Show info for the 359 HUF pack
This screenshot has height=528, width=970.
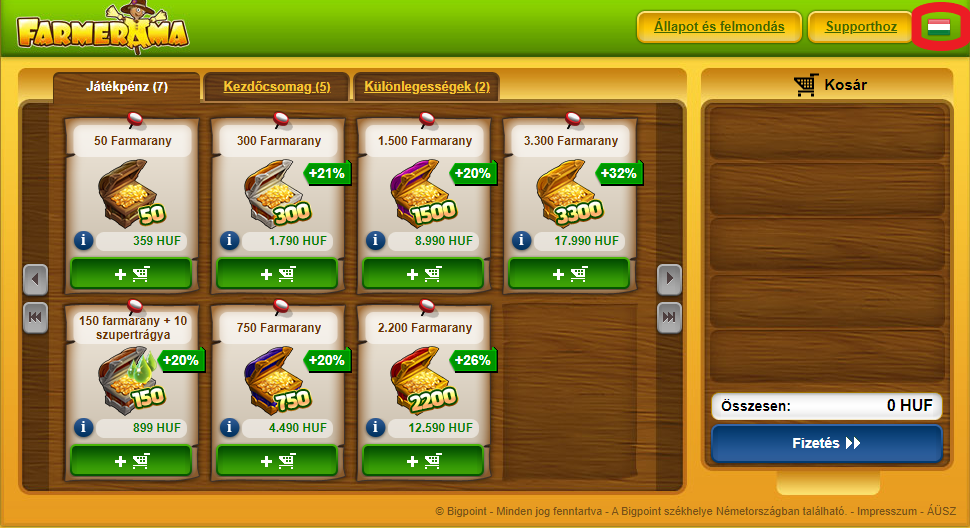[83, 241]
